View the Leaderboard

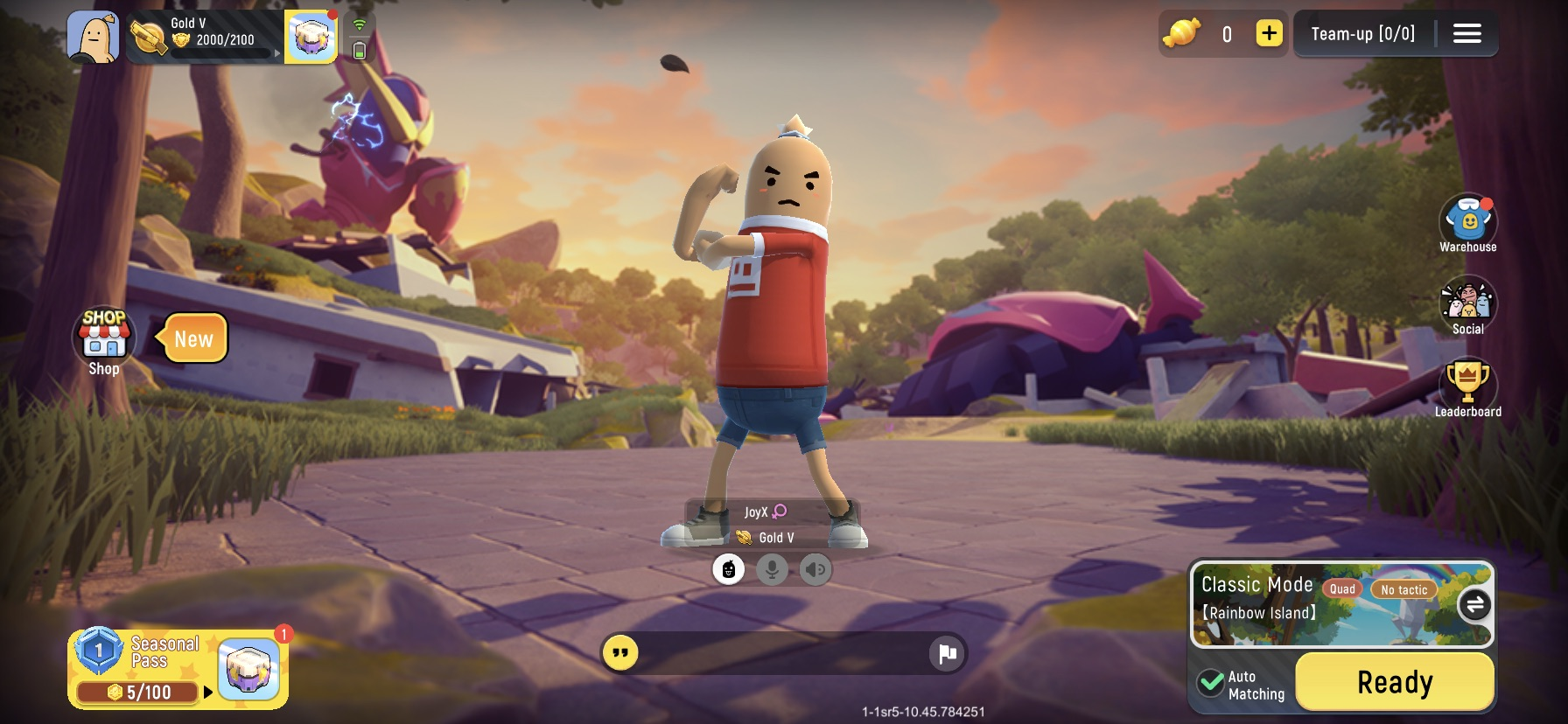pos(1469,386)
